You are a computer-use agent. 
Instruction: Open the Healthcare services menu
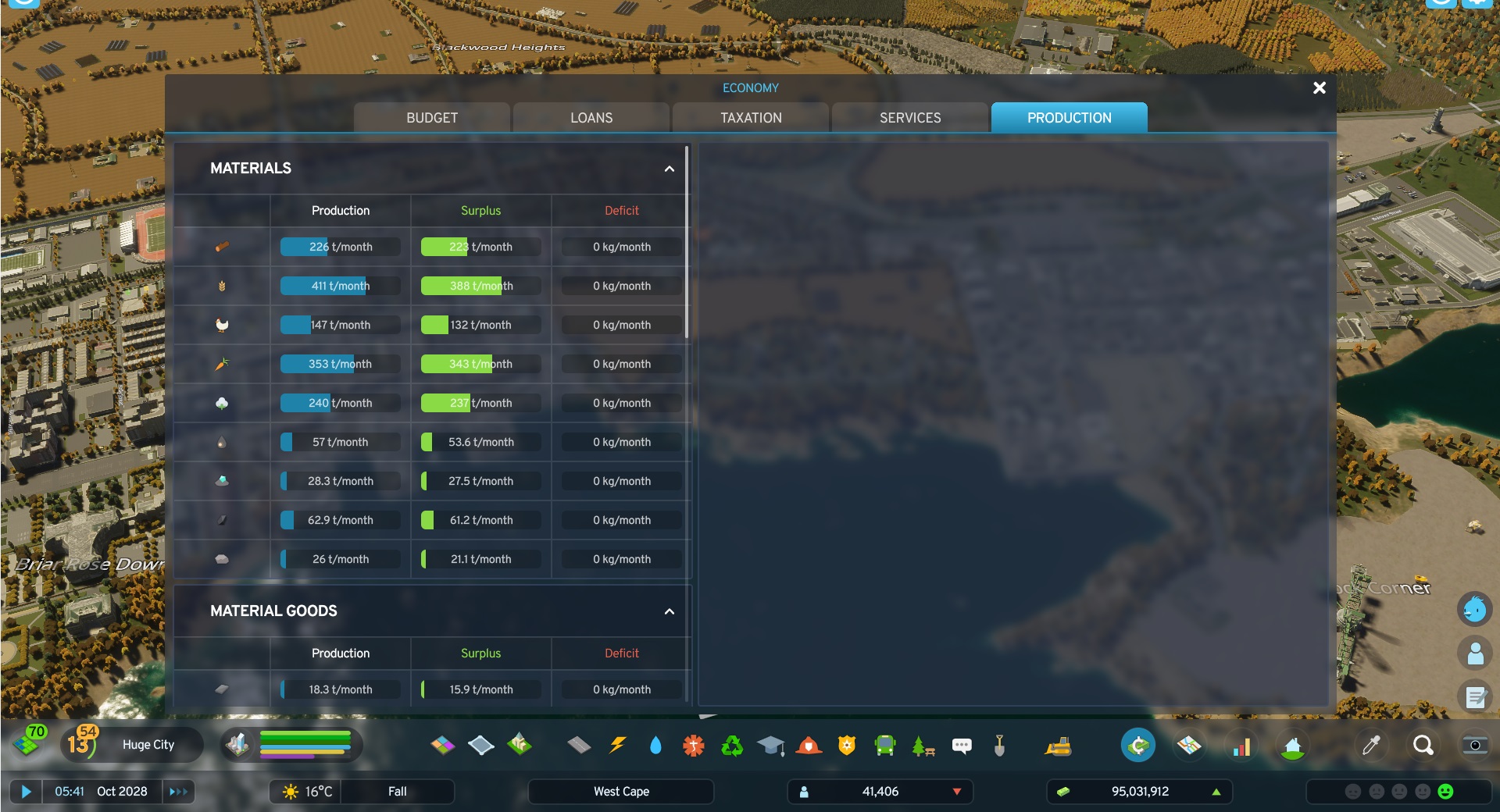tap(693, 745)
